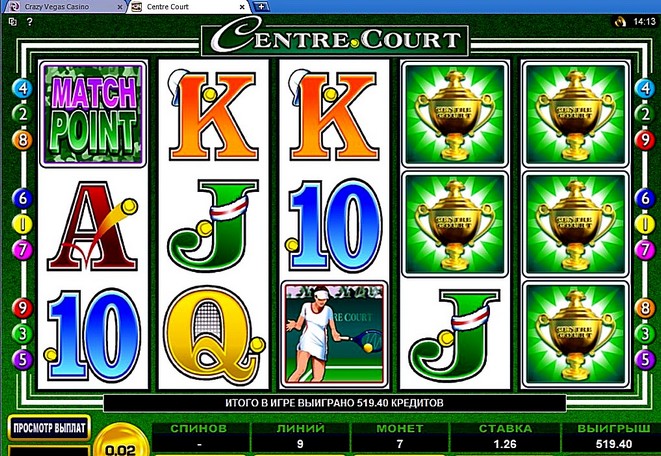Viewport: 661px width, 456px height.
Task: Open a new tab with the plus button
Action: [x=262, y=7]
